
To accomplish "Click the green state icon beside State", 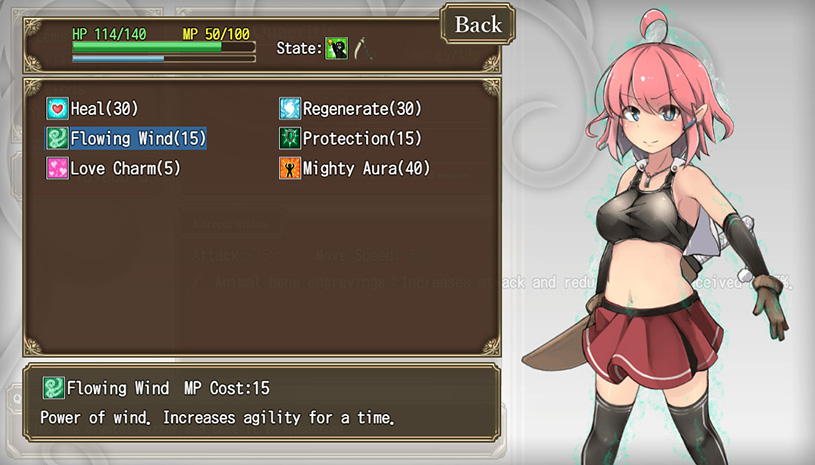I will click(336, 48).
